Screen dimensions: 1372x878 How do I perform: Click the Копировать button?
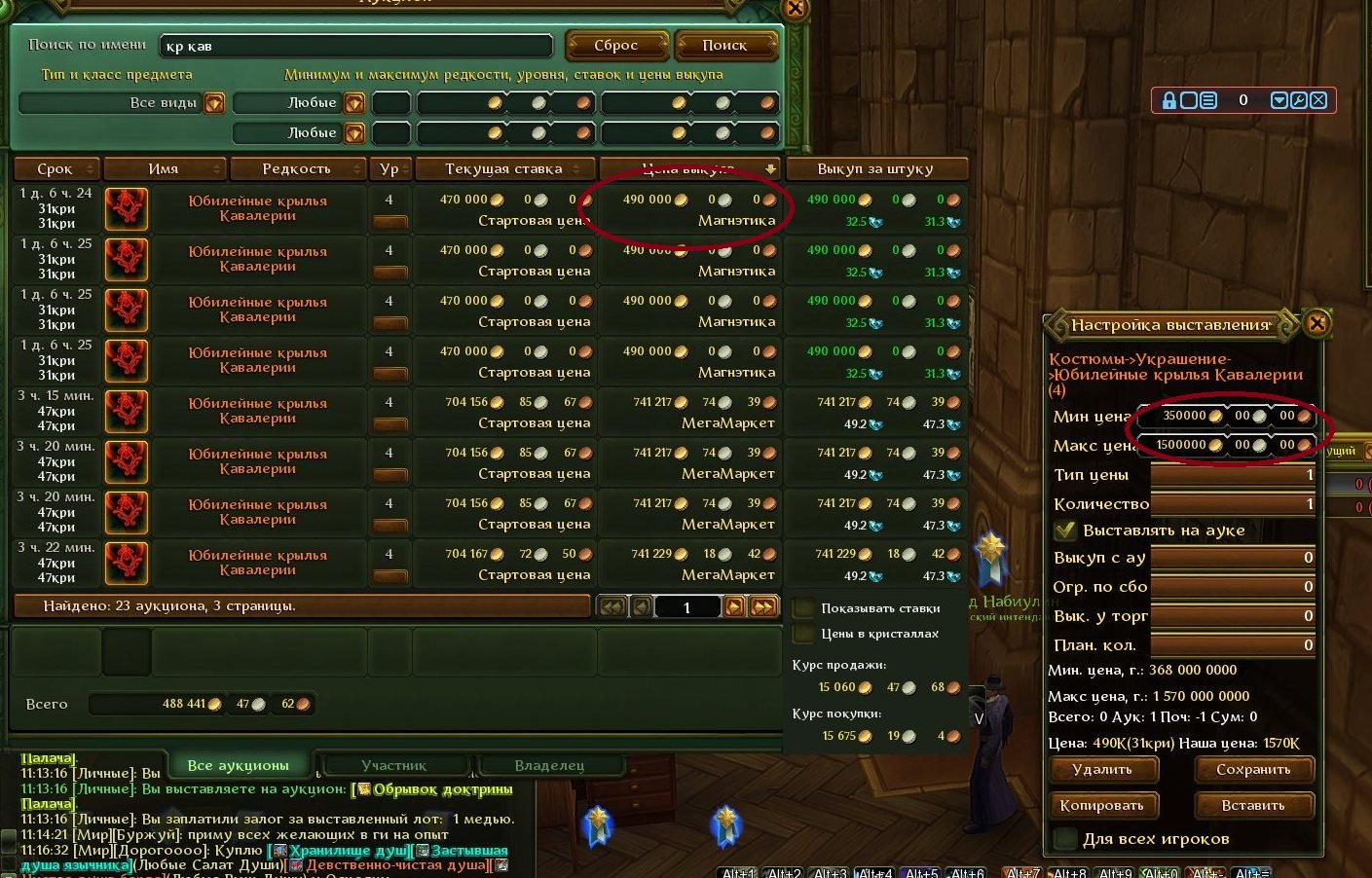pos(1102,806)
